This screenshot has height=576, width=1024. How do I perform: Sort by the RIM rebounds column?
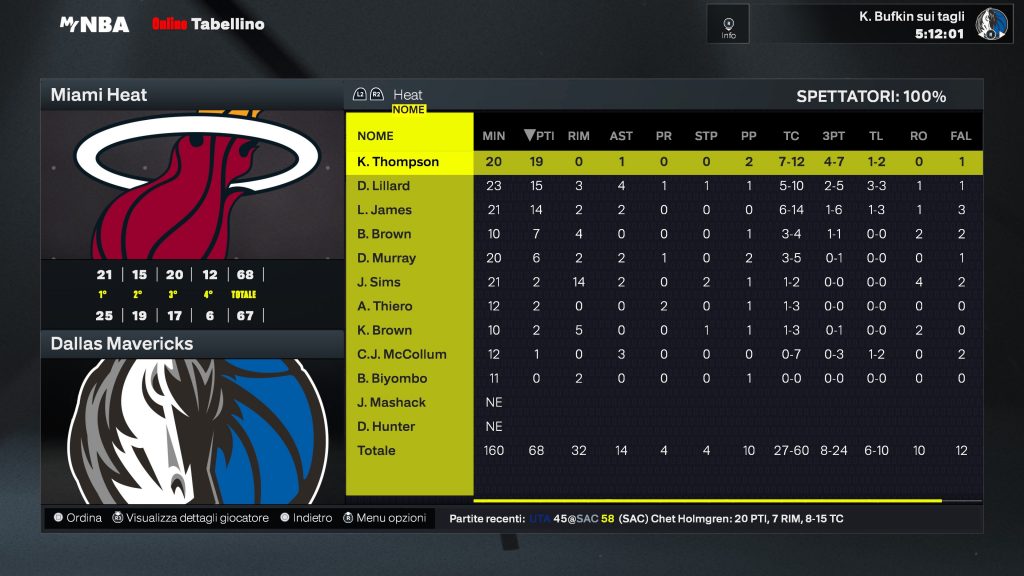point(578,136)
